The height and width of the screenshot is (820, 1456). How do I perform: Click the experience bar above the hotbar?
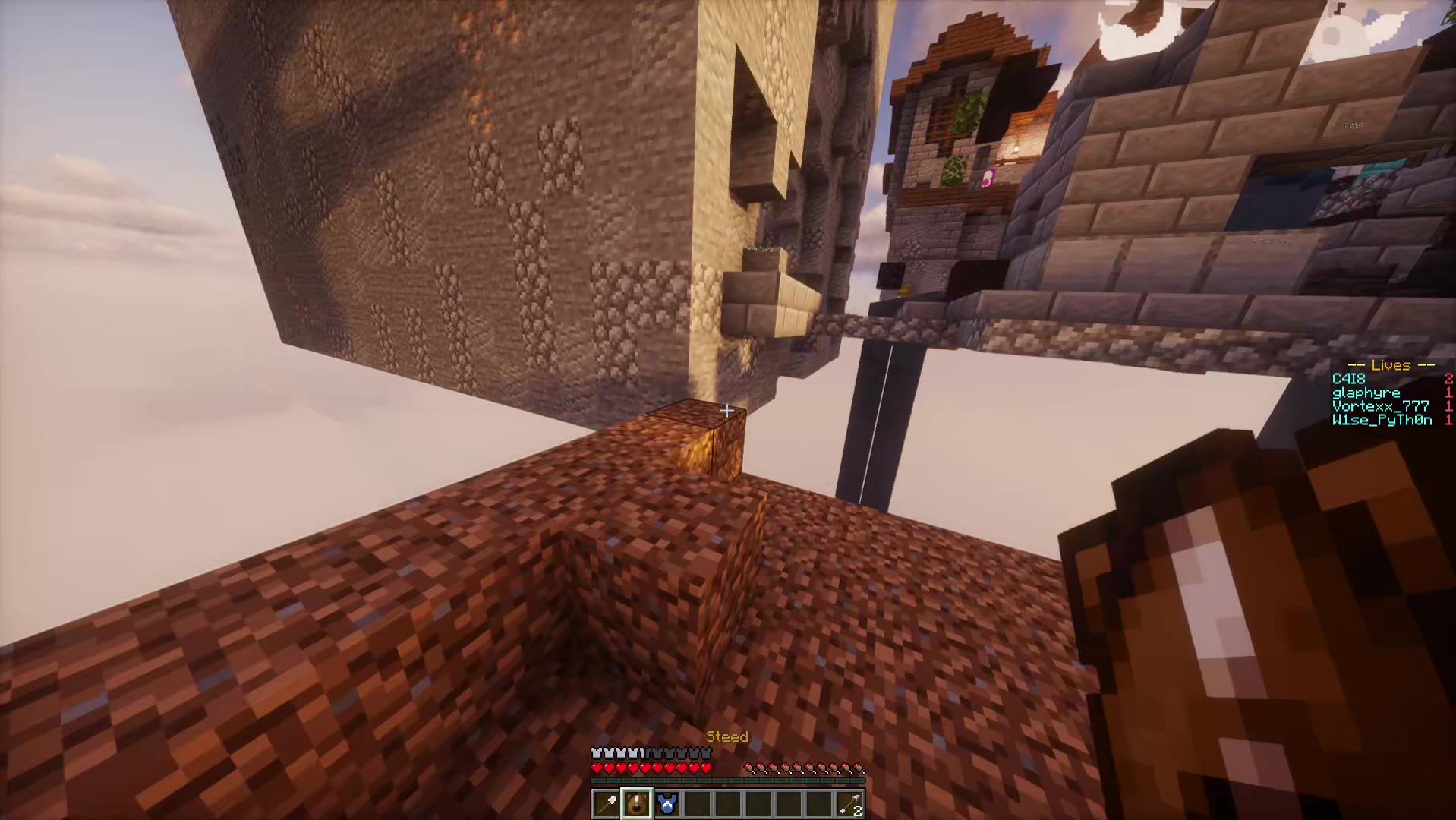pyautogui.click(x=727, y=780)
